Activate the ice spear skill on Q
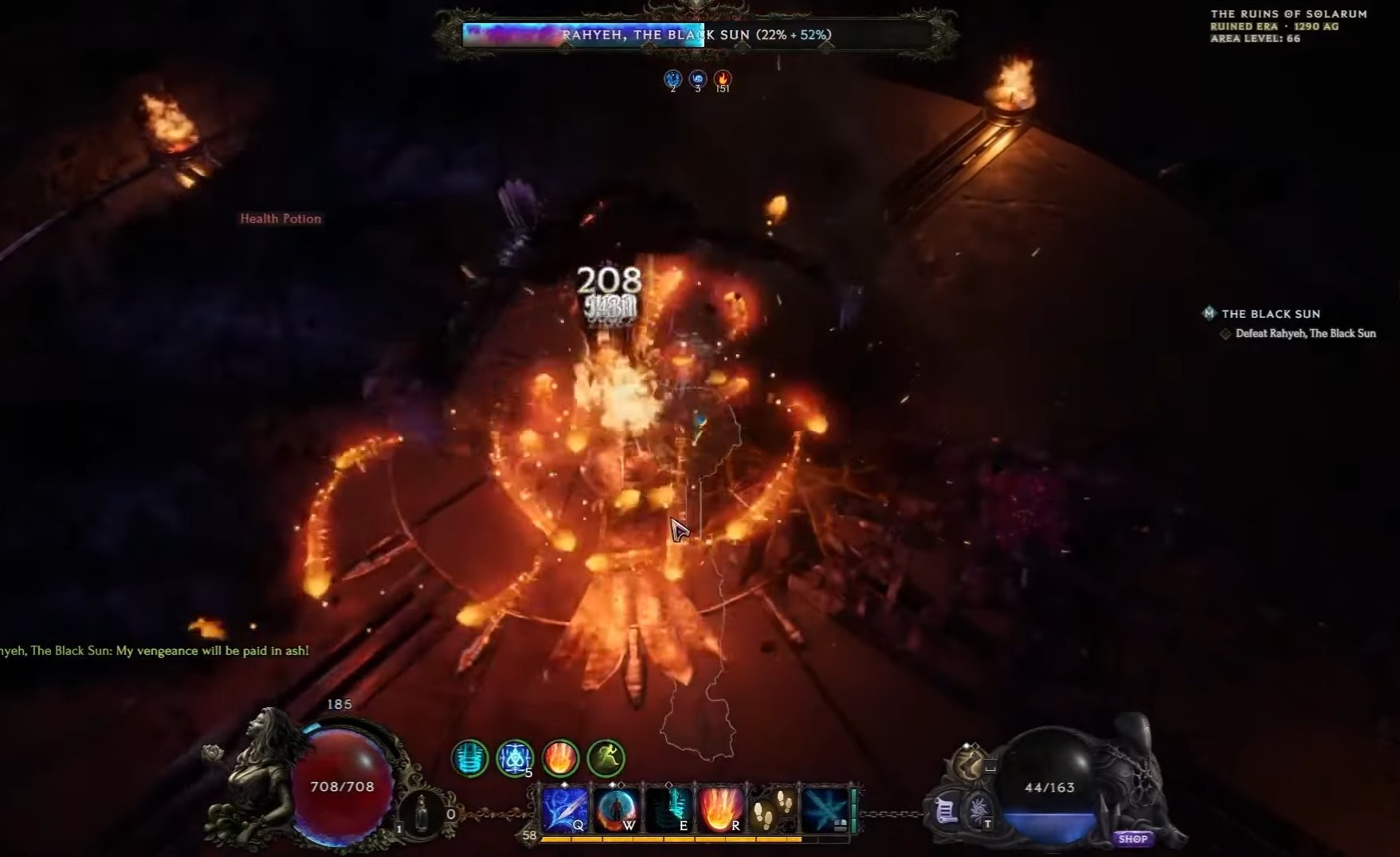 click(x=565, y=809)
